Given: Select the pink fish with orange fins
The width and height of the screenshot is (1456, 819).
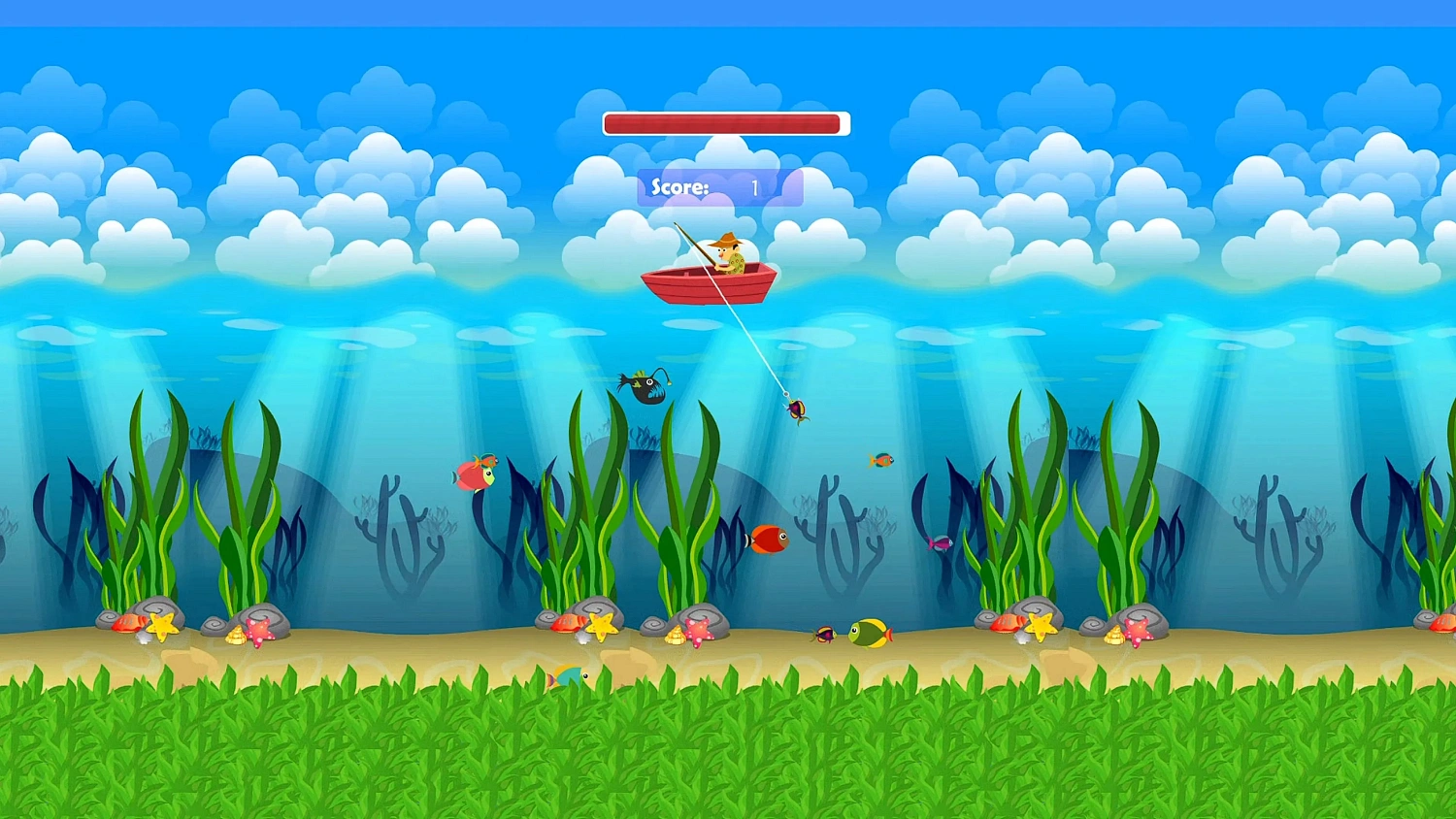Looking at the screenshot, I should (x=474, y=474).
